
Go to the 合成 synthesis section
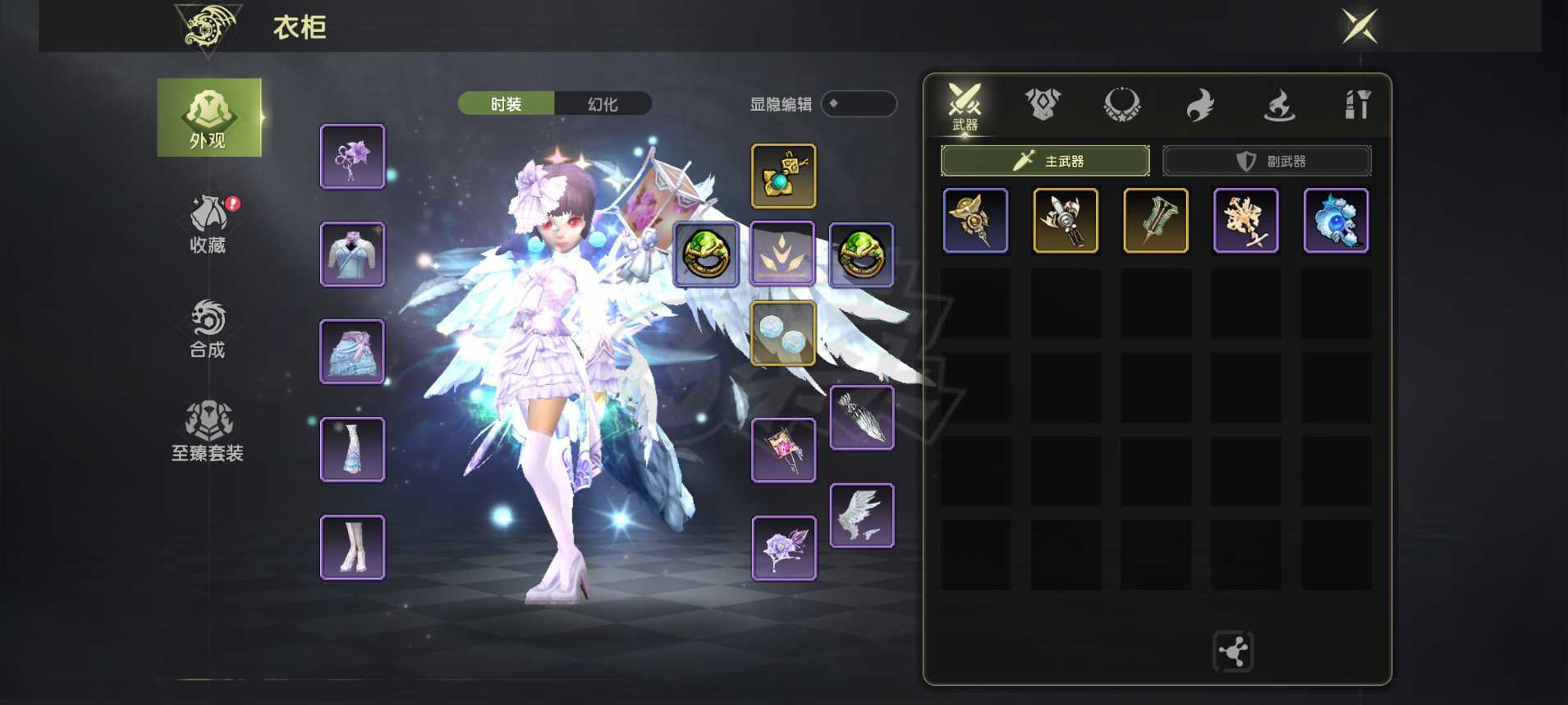pos(209,328)
